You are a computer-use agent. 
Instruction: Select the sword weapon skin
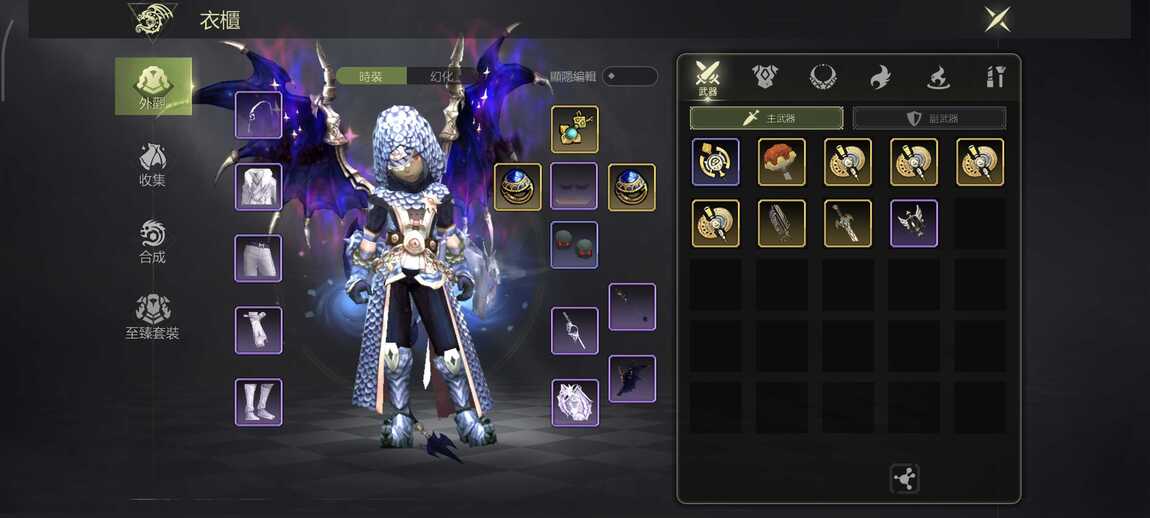click(x=848, y=223)
